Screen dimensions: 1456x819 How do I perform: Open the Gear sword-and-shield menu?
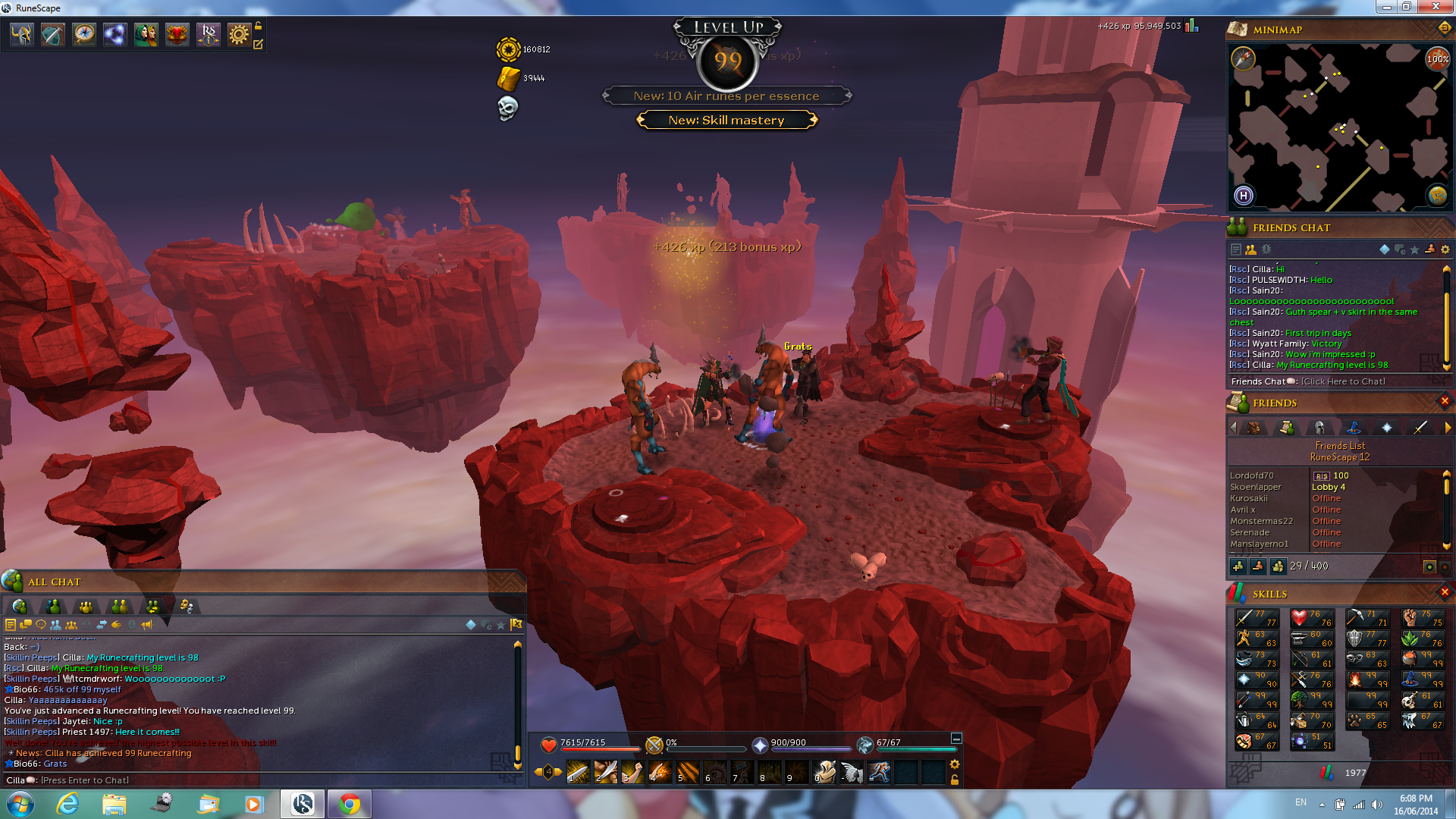tap(52, 35)
